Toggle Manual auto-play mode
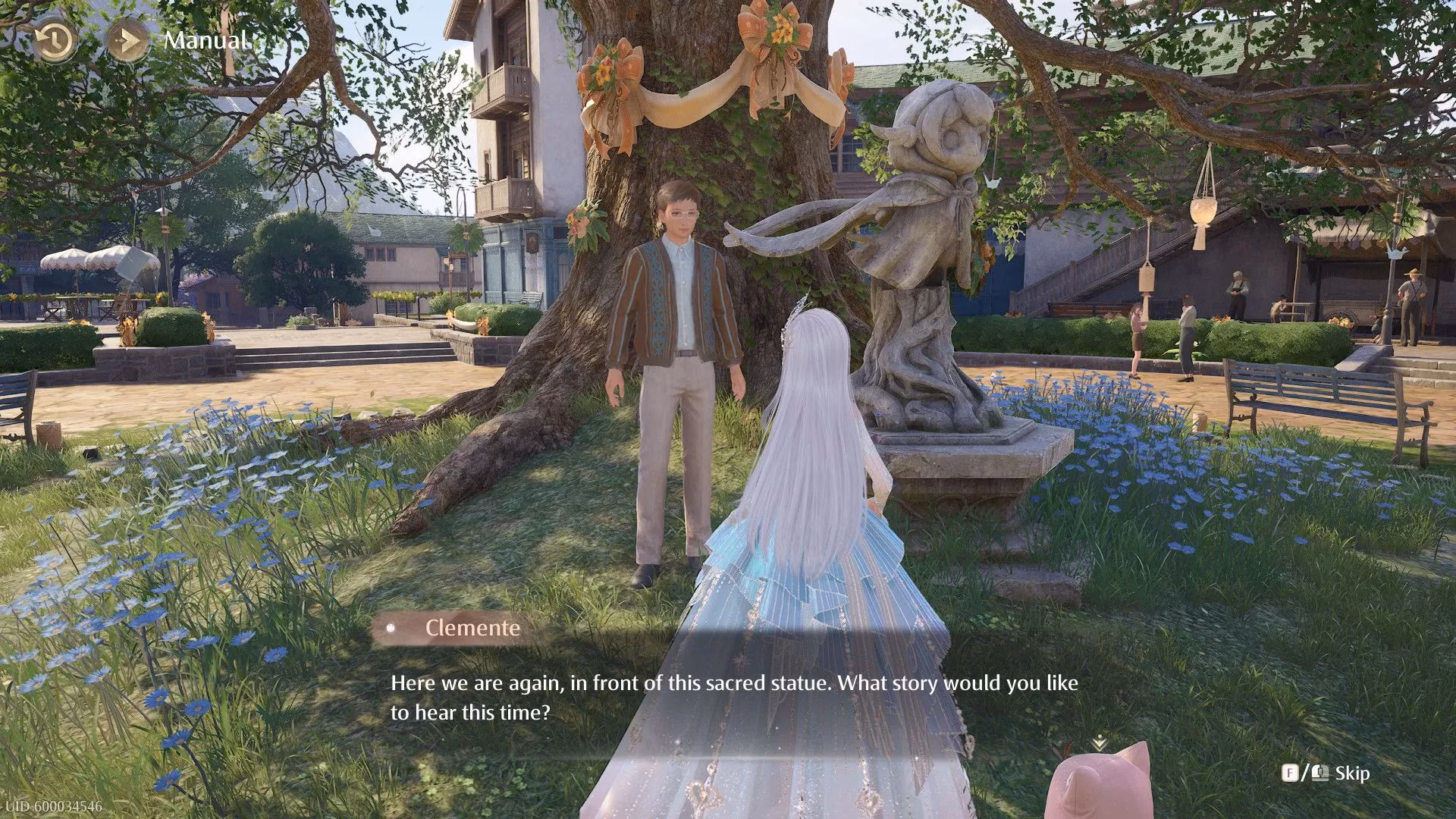1456x819 pixels. coord(127,41)
